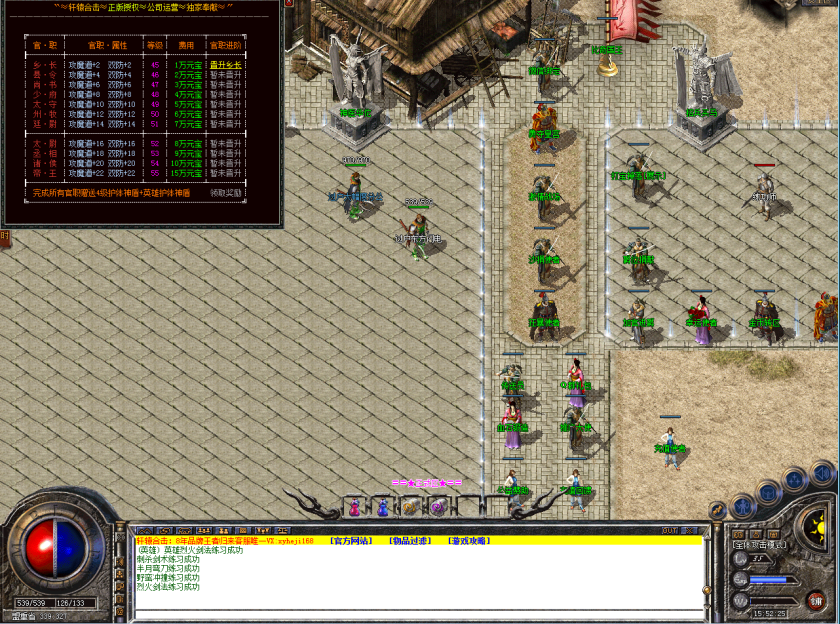This screenshot has height=624, width=840.
Task: Open the 物品过滤 item filter
Action: coord(410,541)
